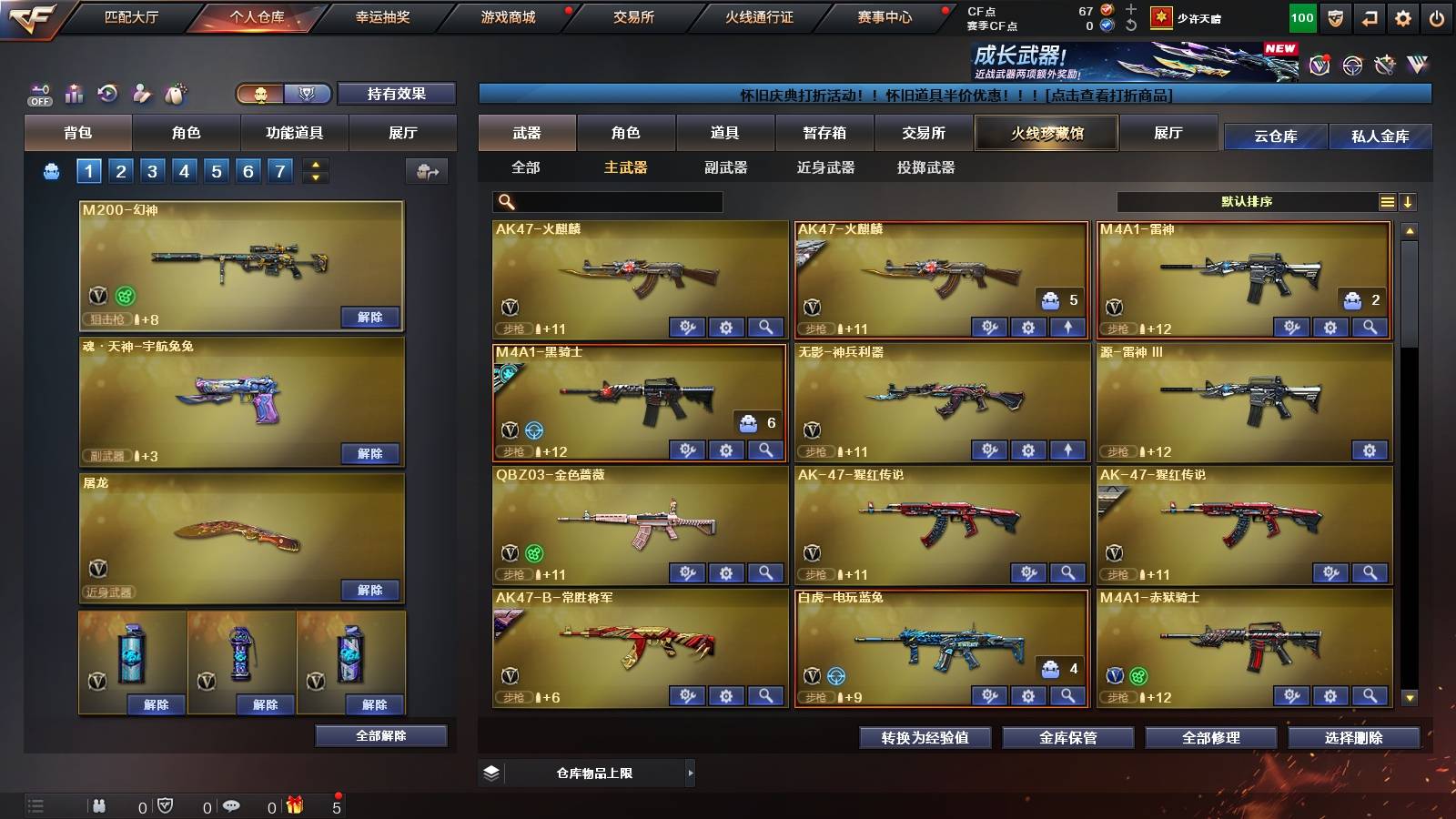Click the warehouse transfer icon above the backpack list

[428, 170]
